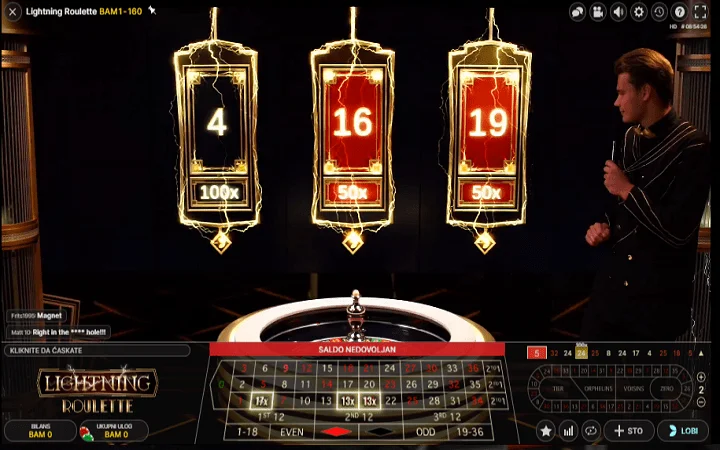720x450 pixels.
Task: Click the +STO table button
Action: [629, 430]
